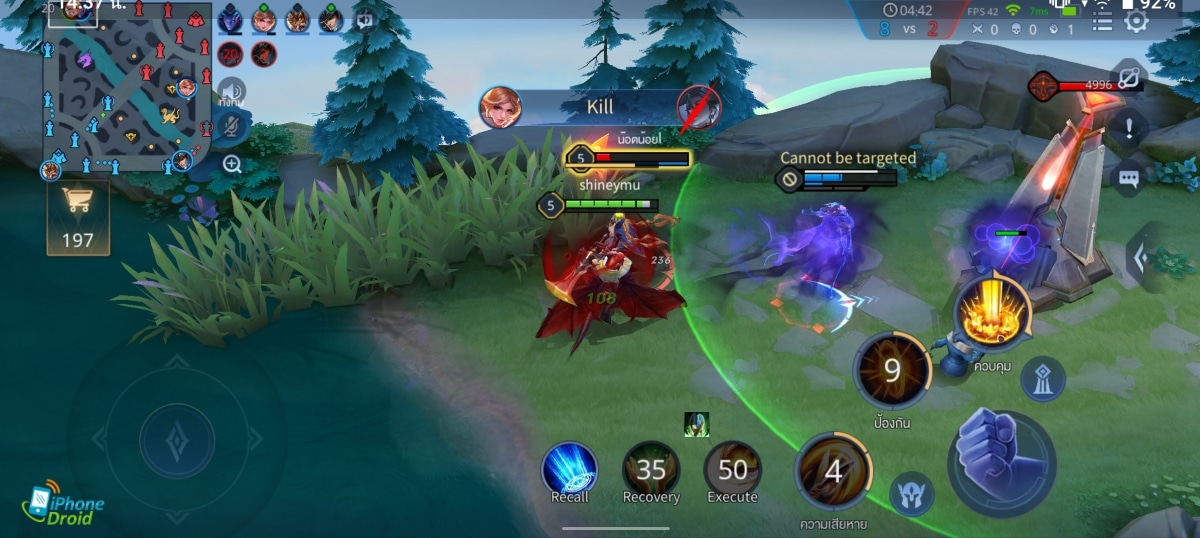The width and height of the screenshot is (1200, 538).
Task: Use the Recovery spell
Action: [651, 469]
